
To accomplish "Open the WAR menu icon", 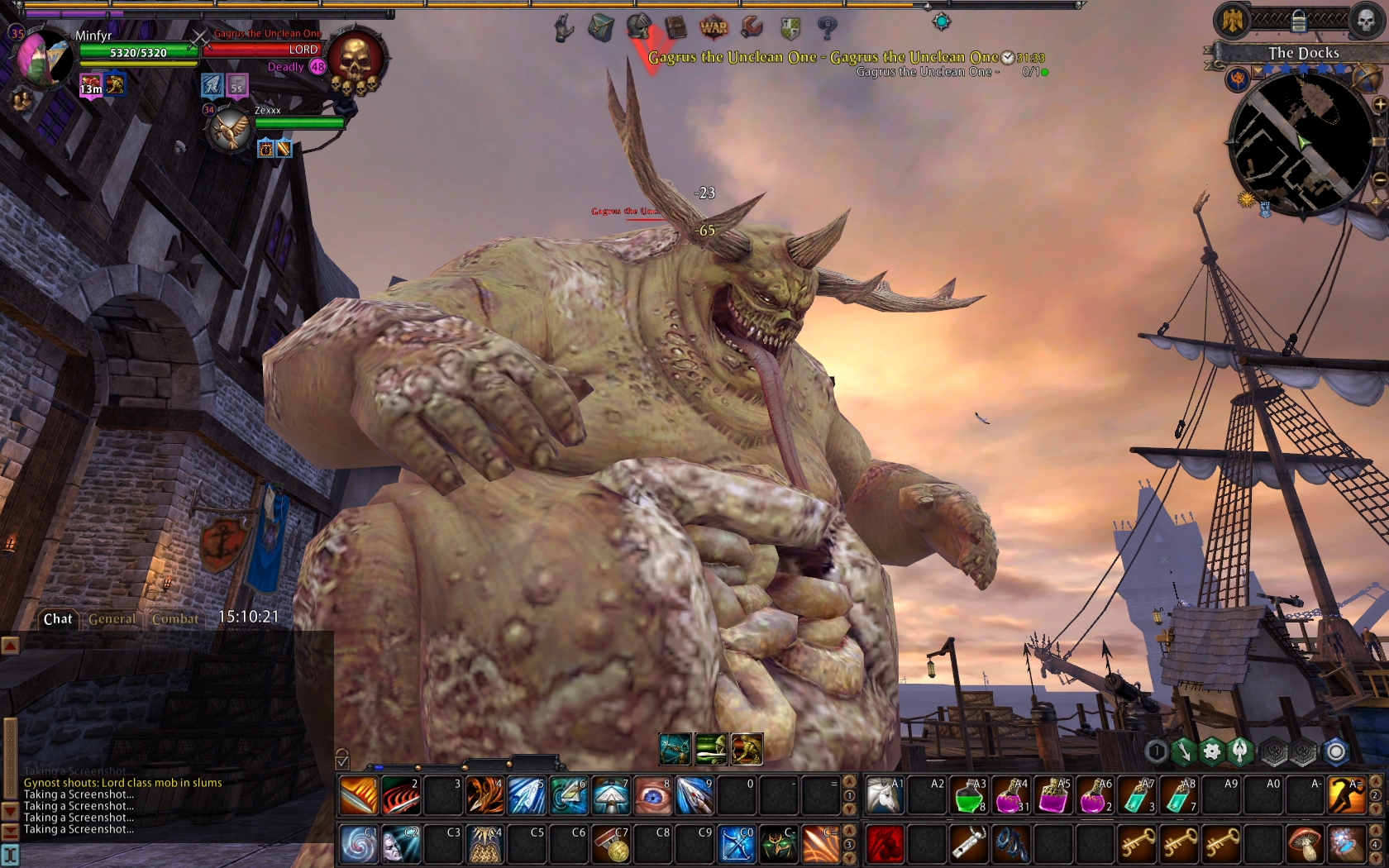I will pos(713,27).
